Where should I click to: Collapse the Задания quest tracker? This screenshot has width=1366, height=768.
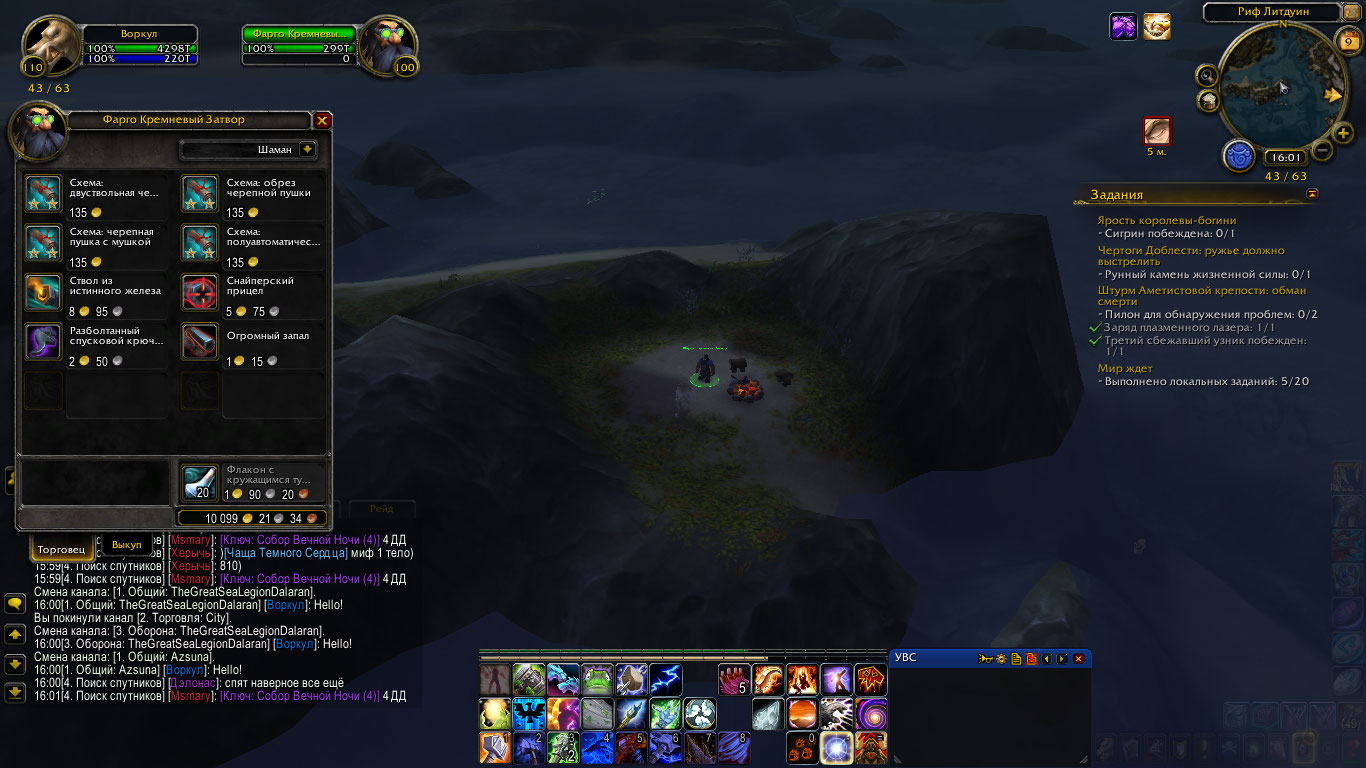point(1312,194)
